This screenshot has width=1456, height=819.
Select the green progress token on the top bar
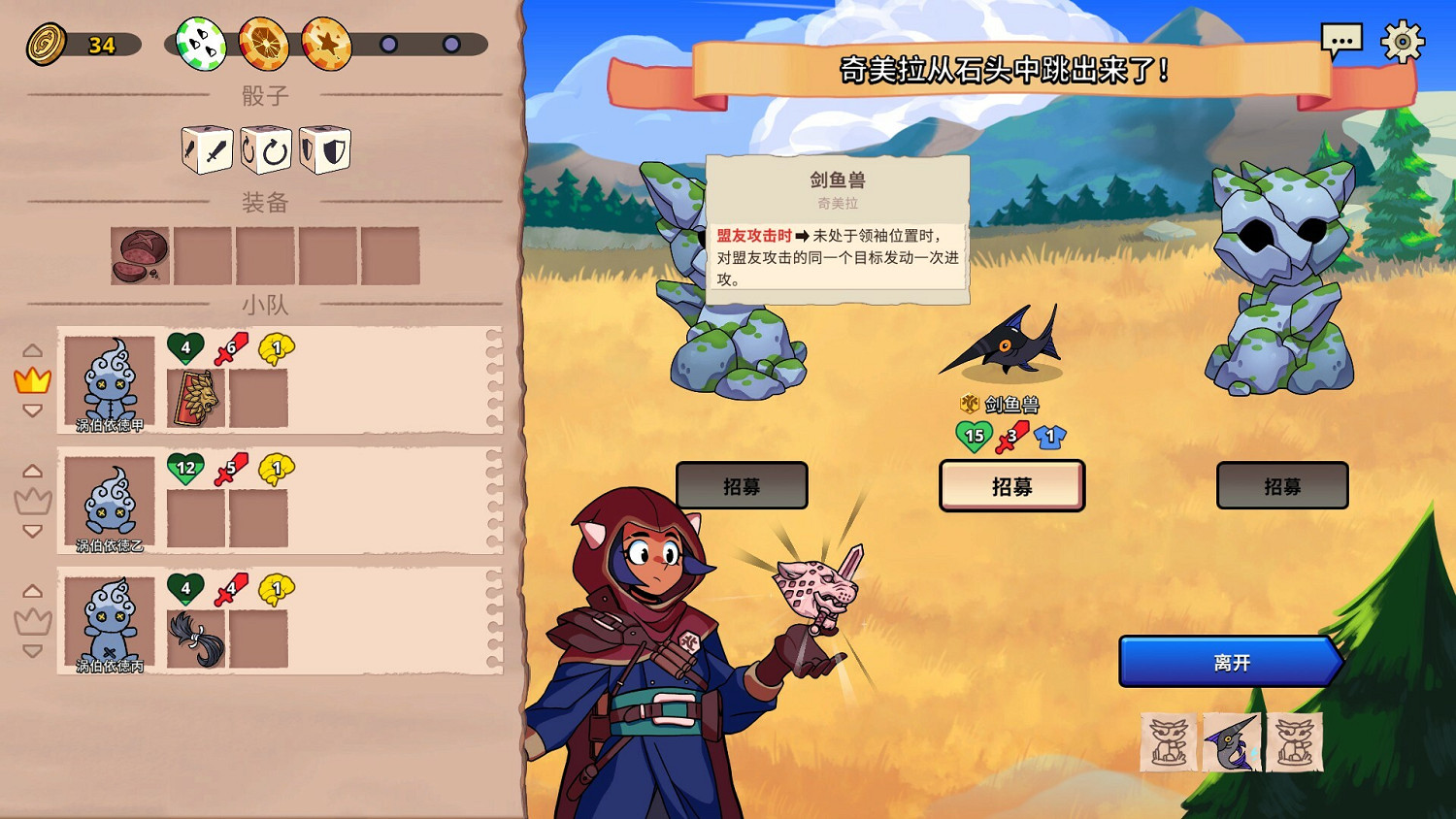coord(201,46)
